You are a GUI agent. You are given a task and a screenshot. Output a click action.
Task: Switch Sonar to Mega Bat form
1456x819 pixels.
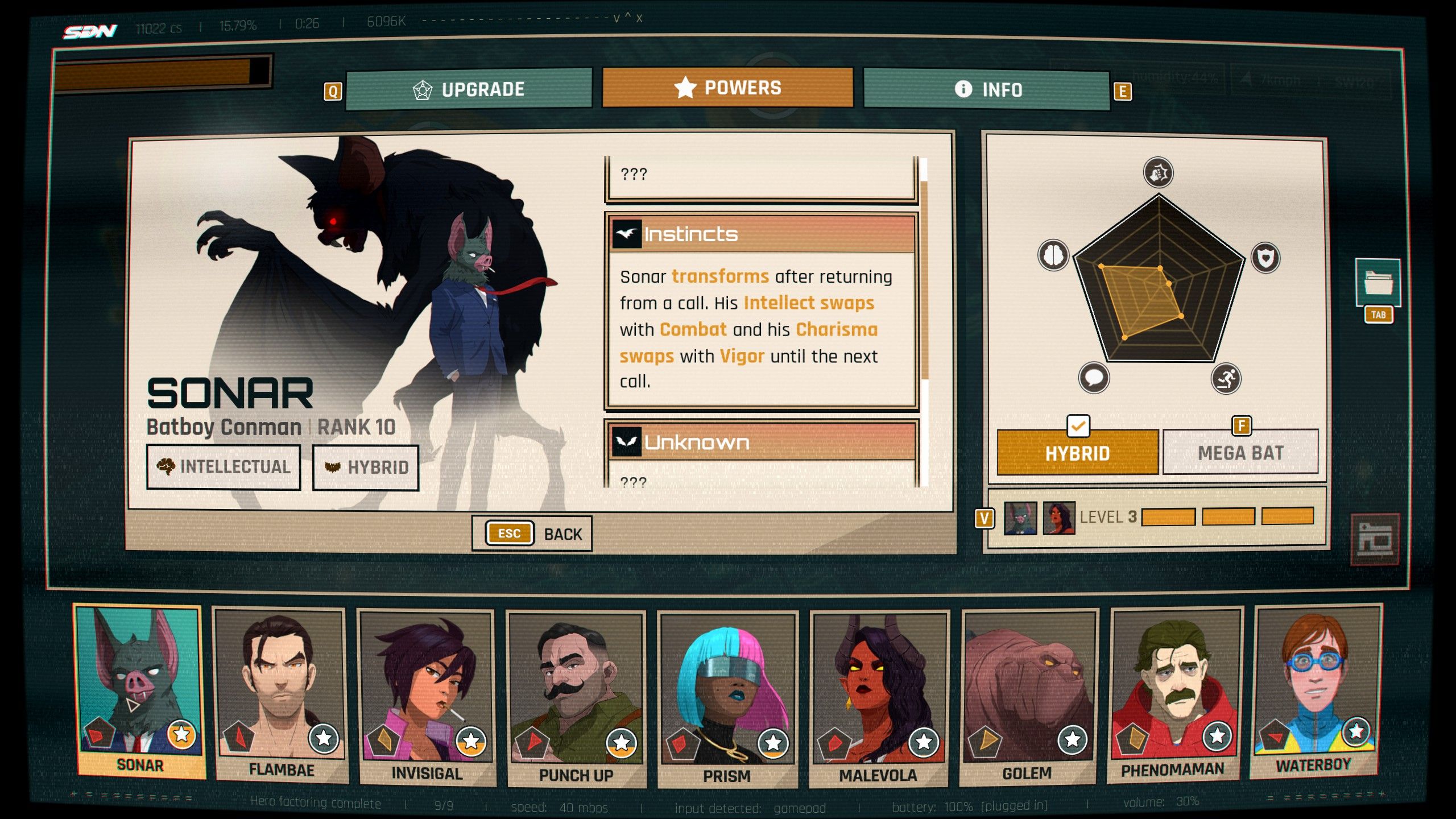(x=1240, y=453)
